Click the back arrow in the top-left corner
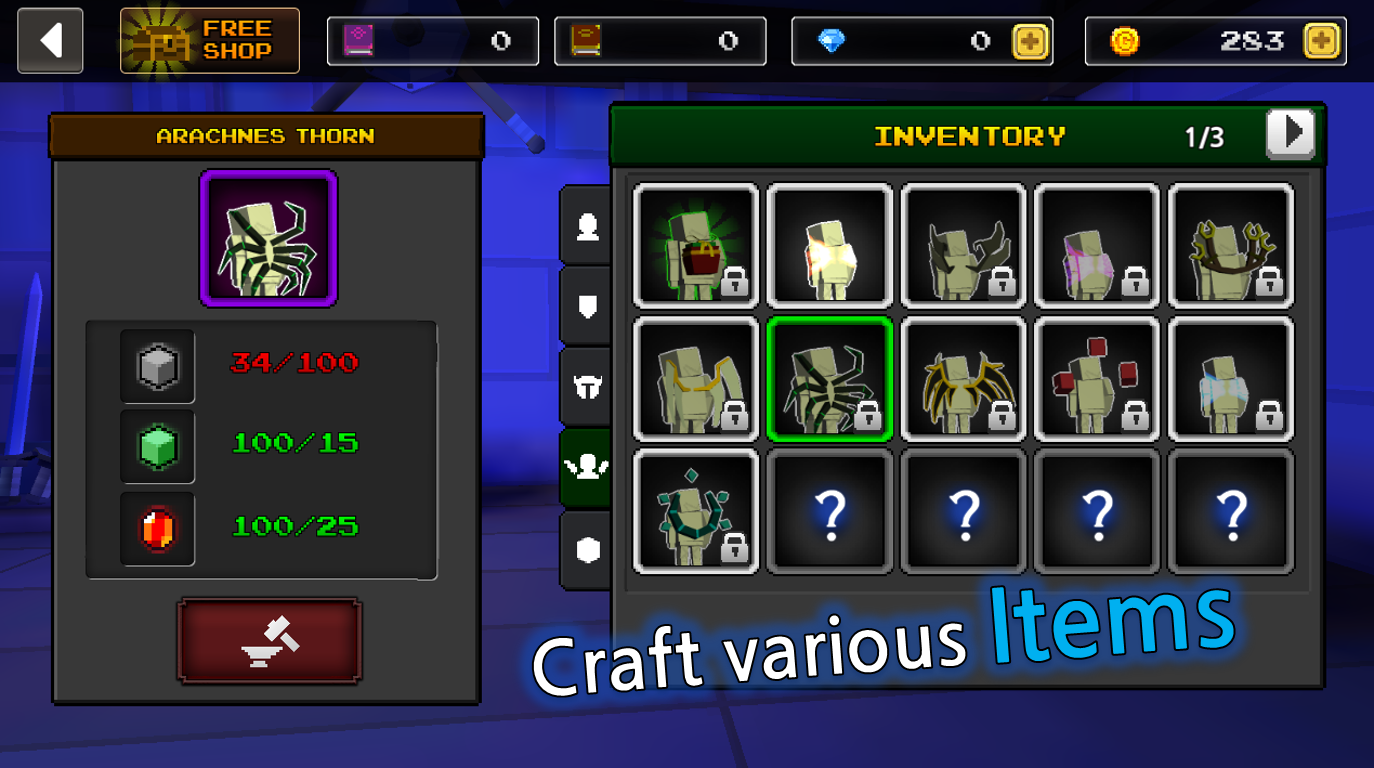 [x=50, y=40]
